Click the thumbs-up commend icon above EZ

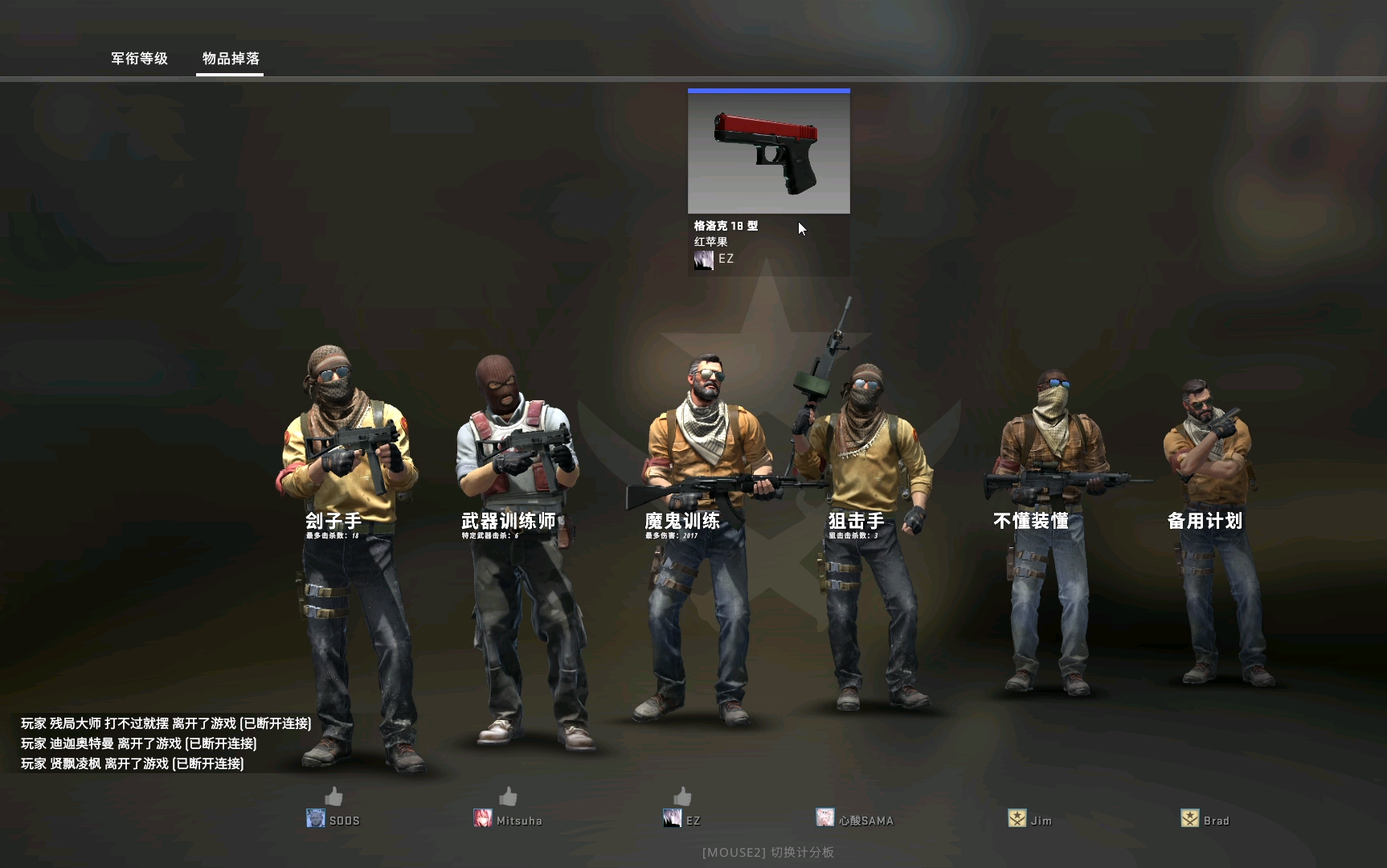tap(681, 798)
